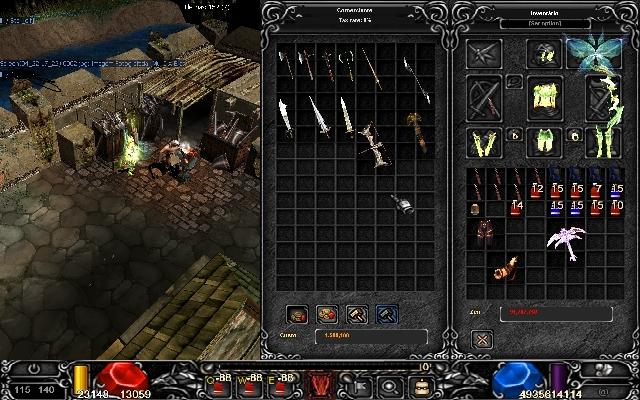Click the horn item in inventory
Image resolution: width=640 pixels, height=400 pixels.
pos(505,269)
